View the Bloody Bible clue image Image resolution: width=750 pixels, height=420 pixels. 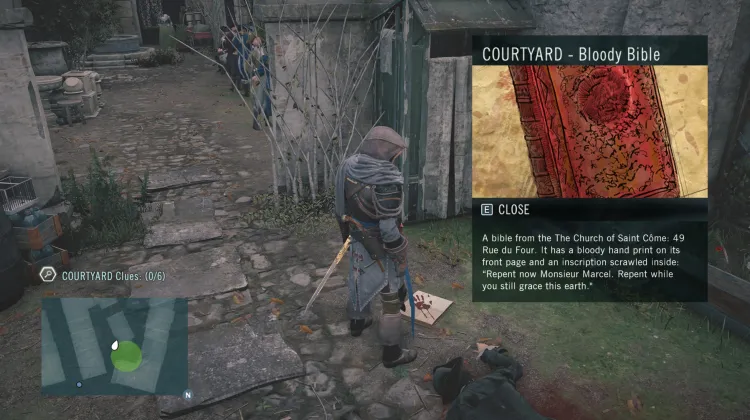[589, 131]
